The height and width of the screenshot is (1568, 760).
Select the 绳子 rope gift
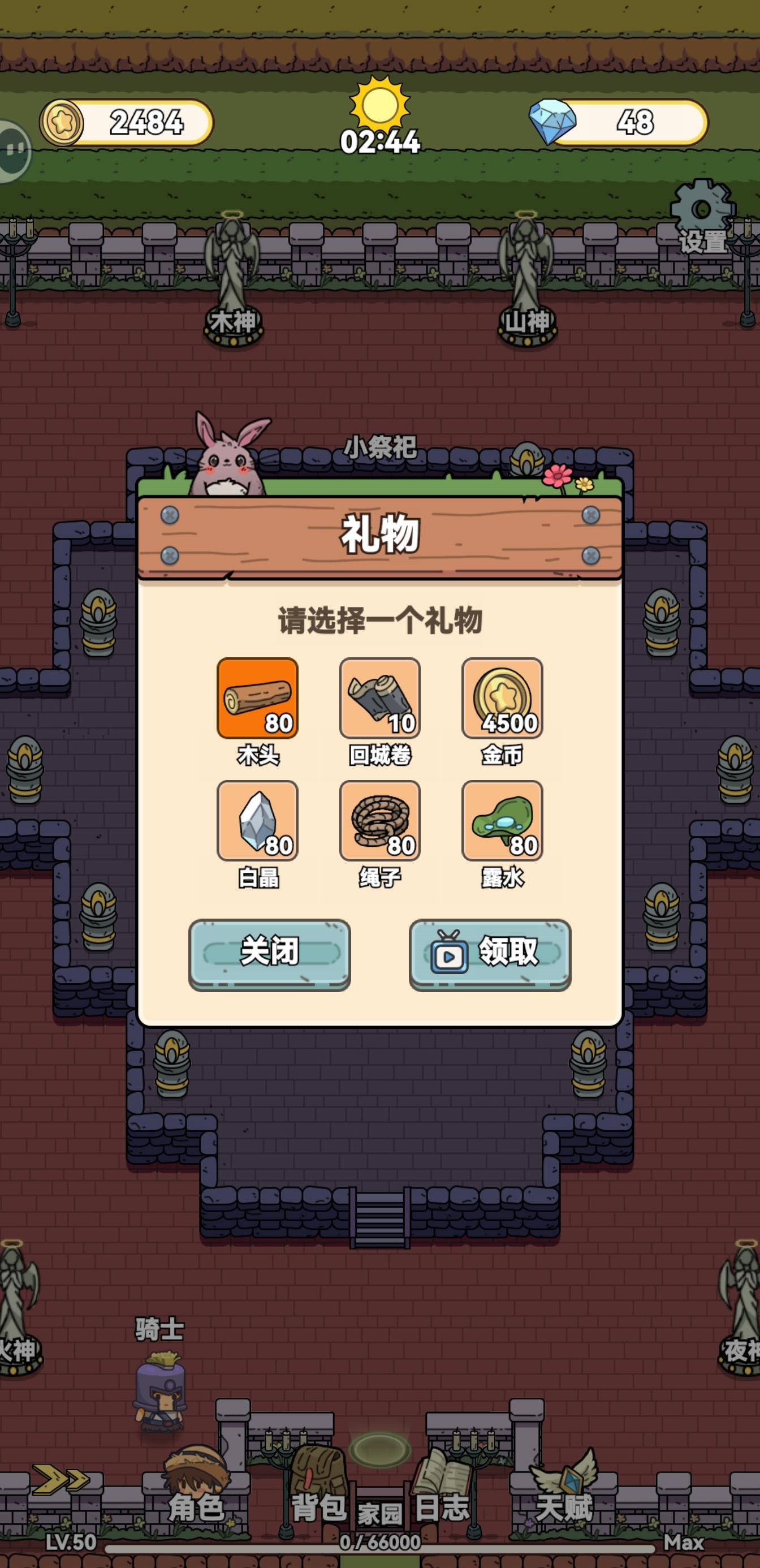point(379,822)
